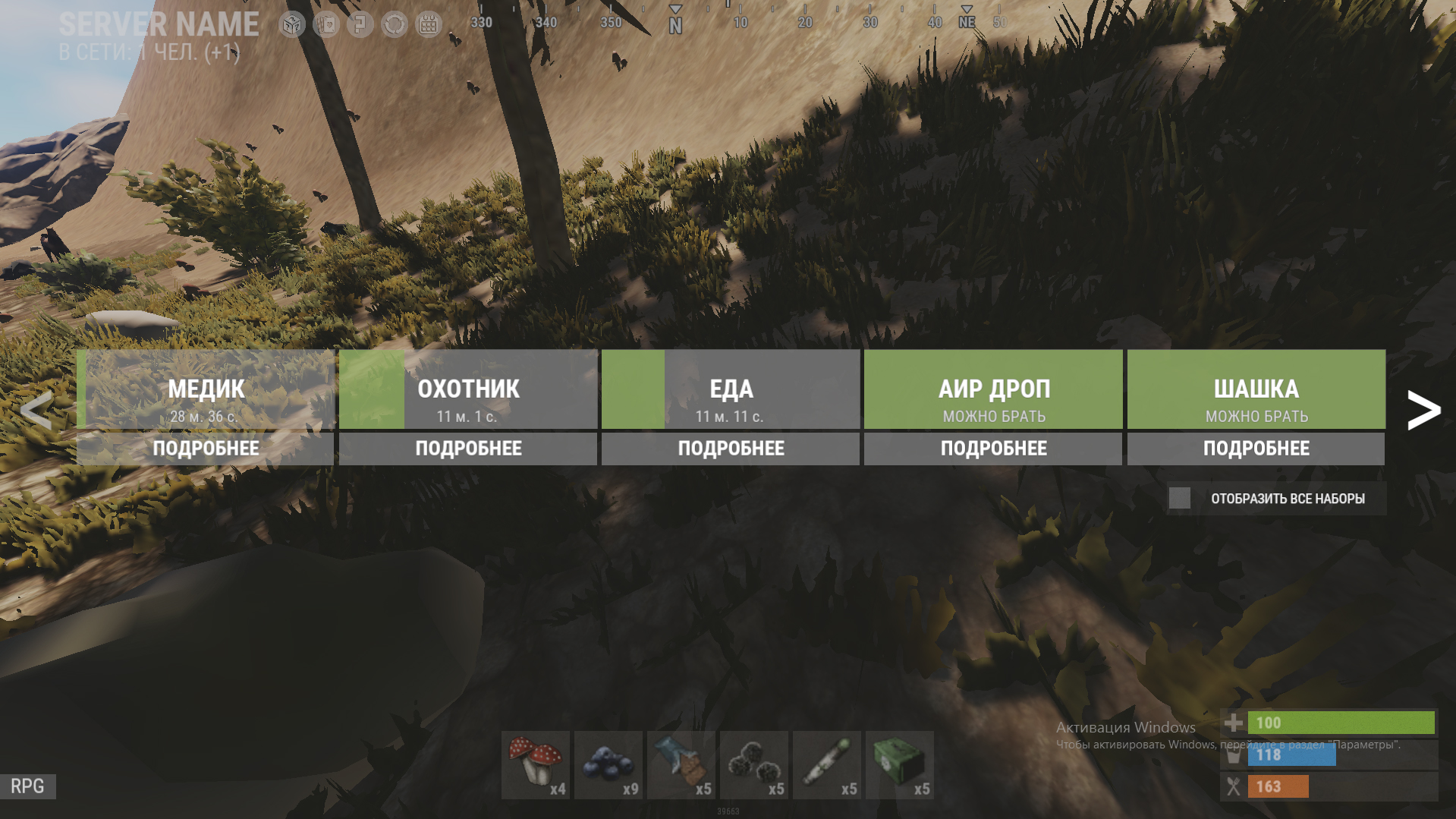
Task: Click the RPG button
Action: (x=27, y=786)
